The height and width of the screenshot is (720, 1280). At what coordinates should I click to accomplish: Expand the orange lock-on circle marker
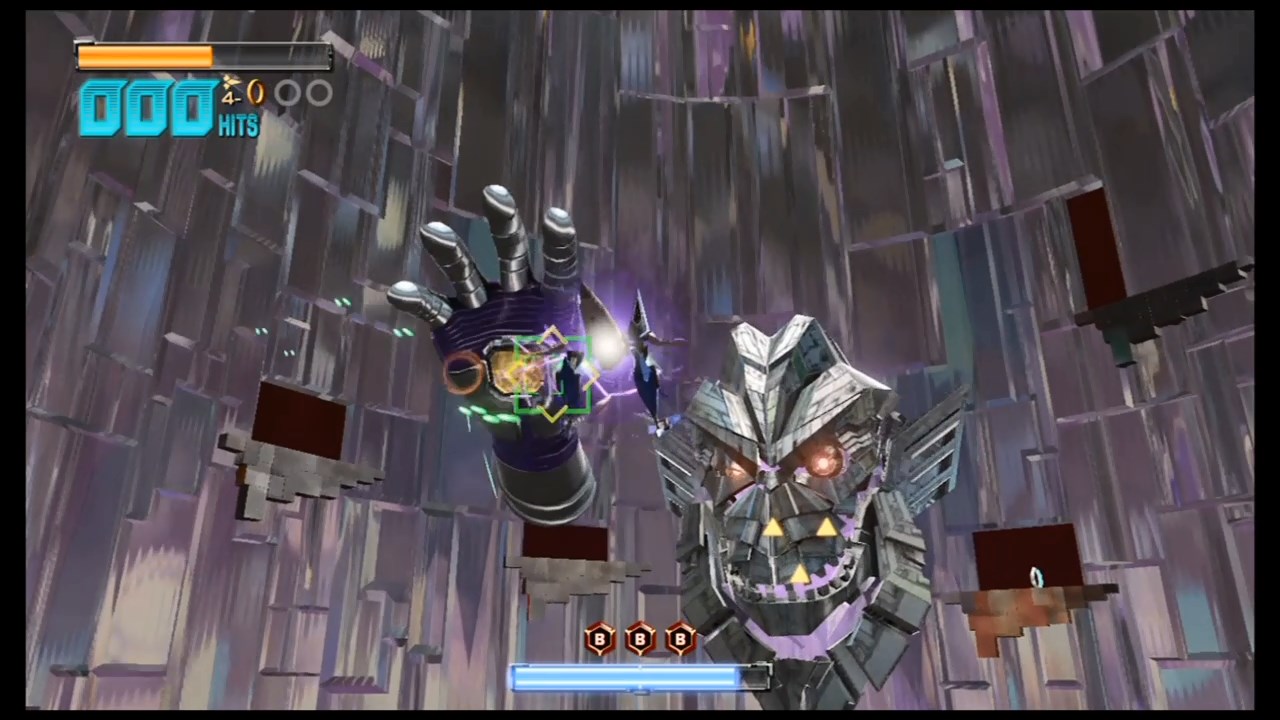click(465, 372)
